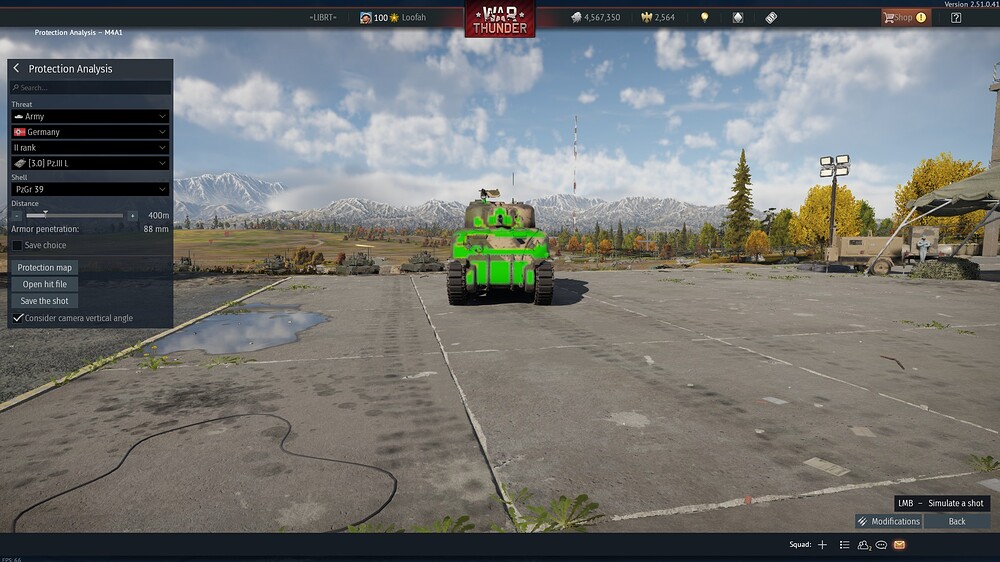Save the shot
This screenshot has width=1000, height=562.
click(45, 301)
